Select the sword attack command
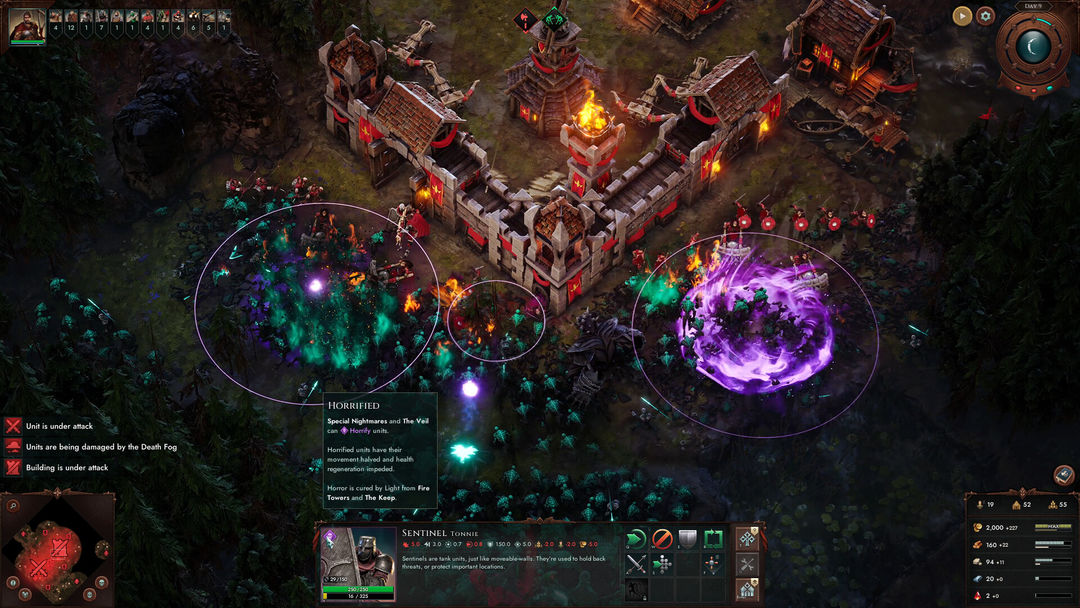Image resolution: width=1080 pixels, height=608 pixels. [636, 565]
